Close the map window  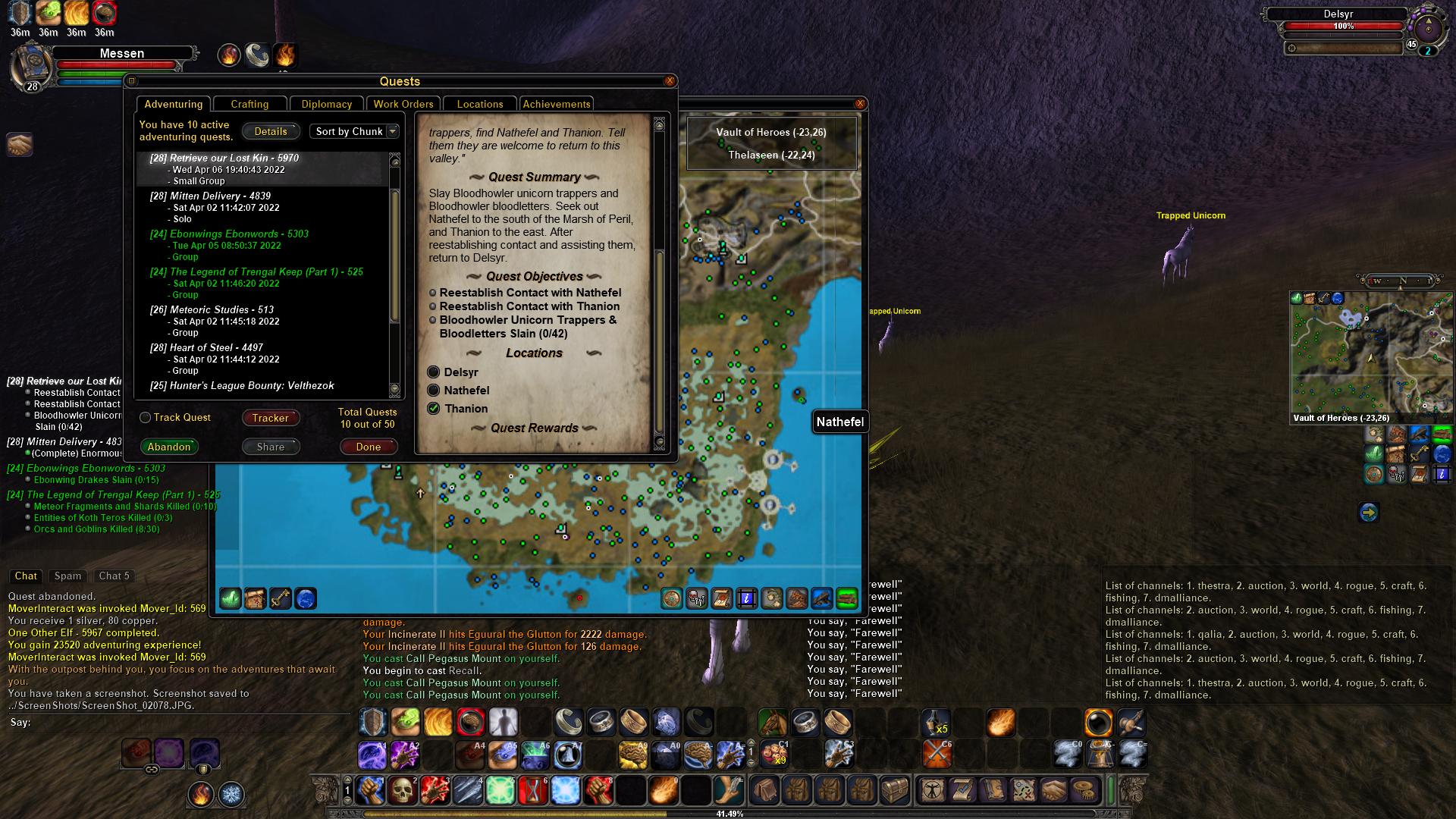pyautogui.click(x=860, y=104)
